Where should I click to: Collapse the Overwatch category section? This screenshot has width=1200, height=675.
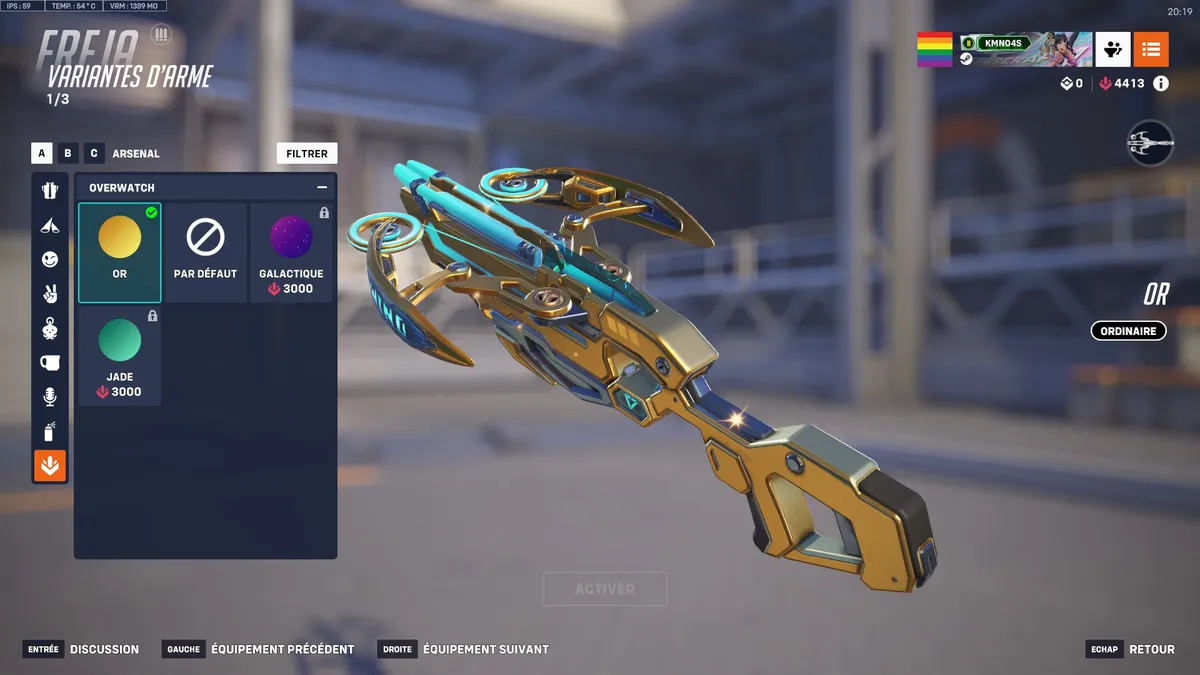[x=322, y=187]
